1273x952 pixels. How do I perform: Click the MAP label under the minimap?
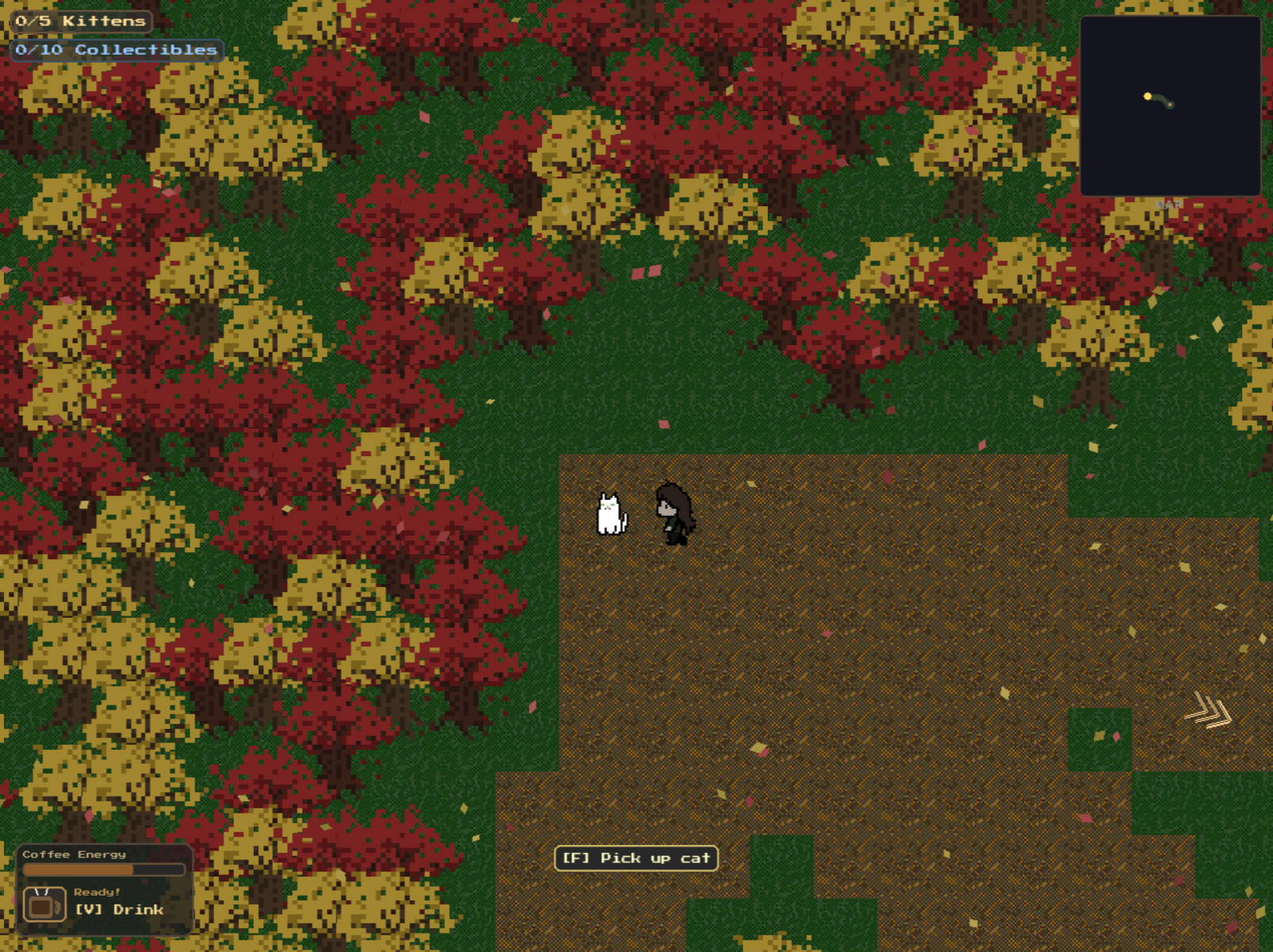pyautogui.click(x=1168, y=203)
